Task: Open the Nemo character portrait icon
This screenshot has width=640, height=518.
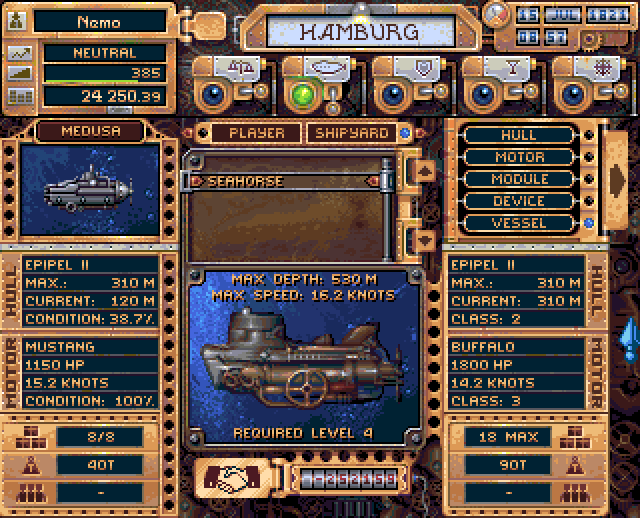Action: tap(19, 20)
